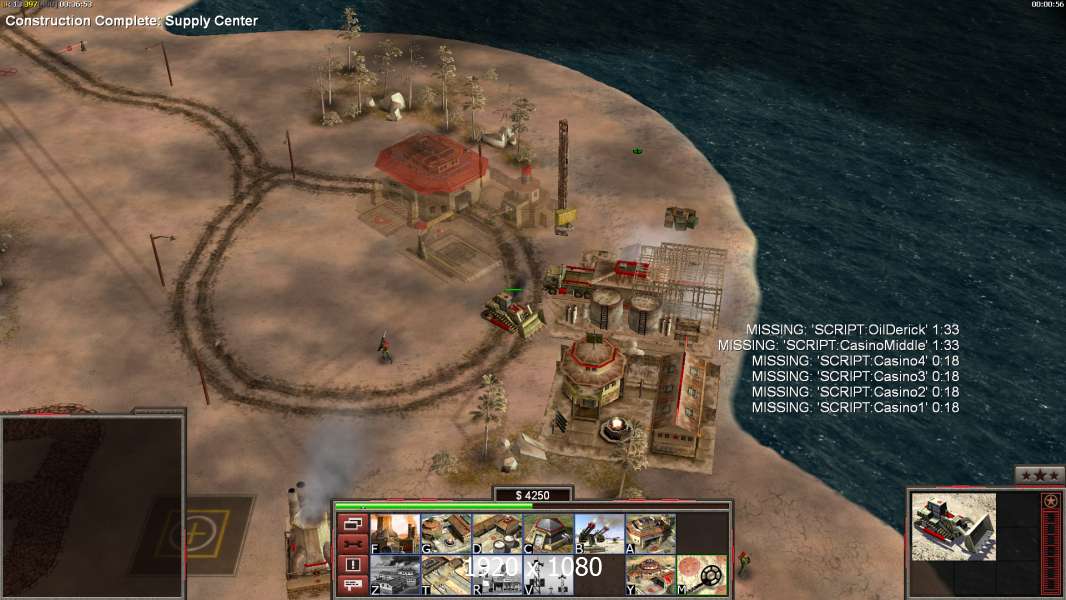The image size is (1066, 600).
Task: Click the exclamation mark button
Action: click(351, 565)
